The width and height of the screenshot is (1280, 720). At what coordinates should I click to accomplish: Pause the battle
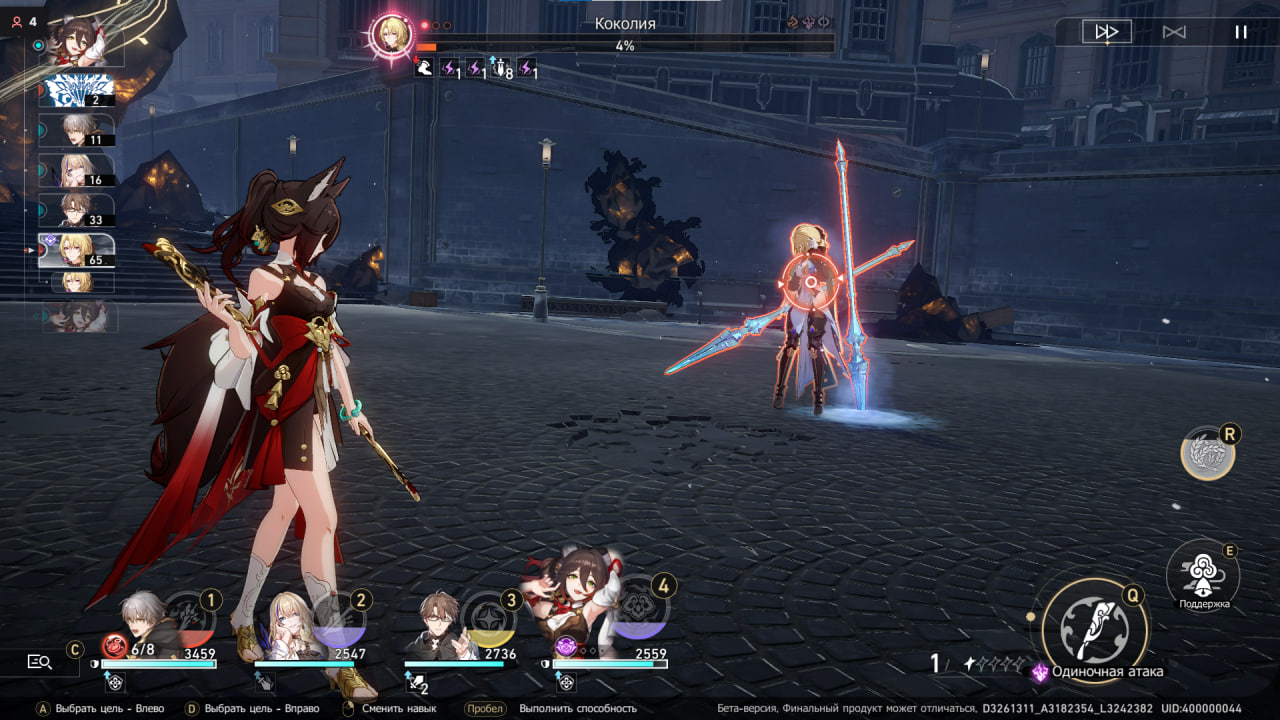[x=1240, y=32]
